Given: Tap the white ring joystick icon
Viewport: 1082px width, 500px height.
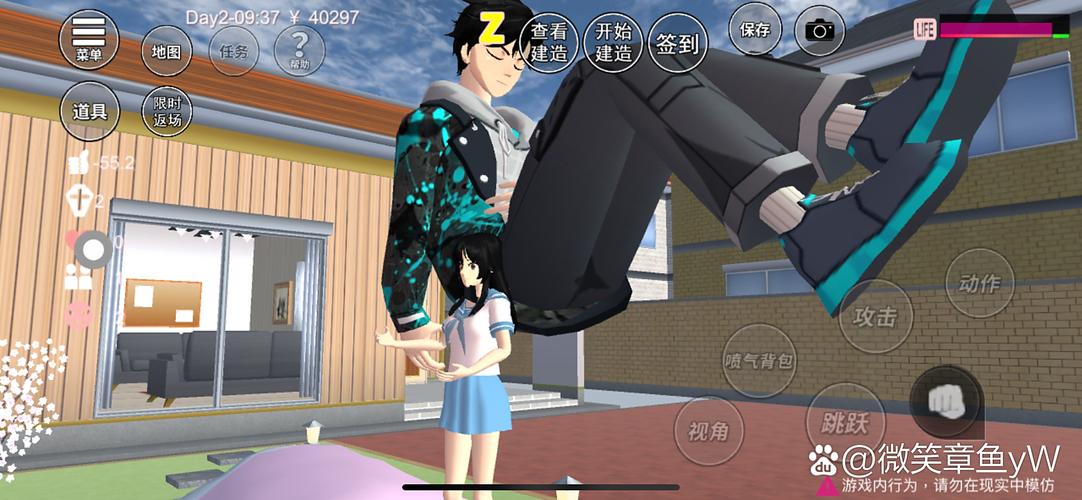Looking at the screenshot, I should pos(93,249).
